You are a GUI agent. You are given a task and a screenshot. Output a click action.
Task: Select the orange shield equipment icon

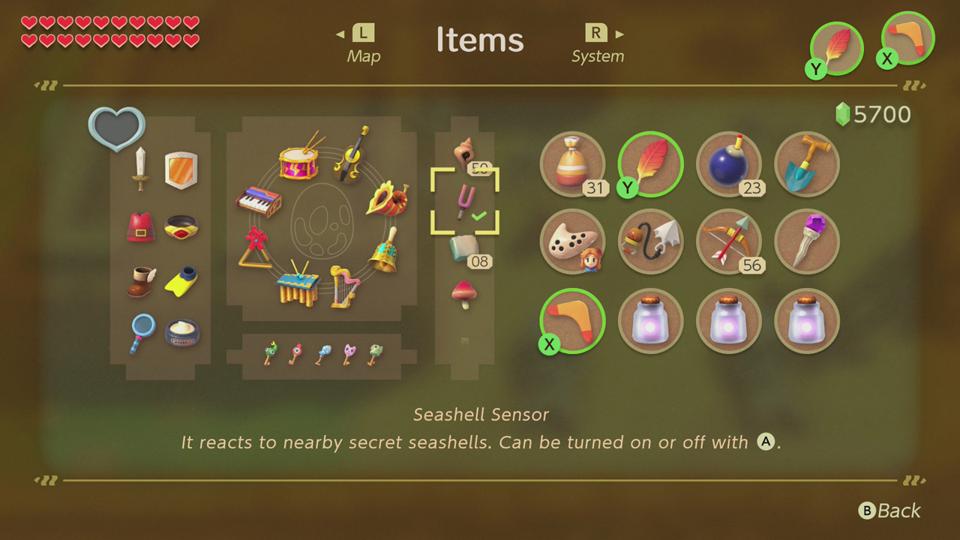pyautogui.click(x=179, y=169)
